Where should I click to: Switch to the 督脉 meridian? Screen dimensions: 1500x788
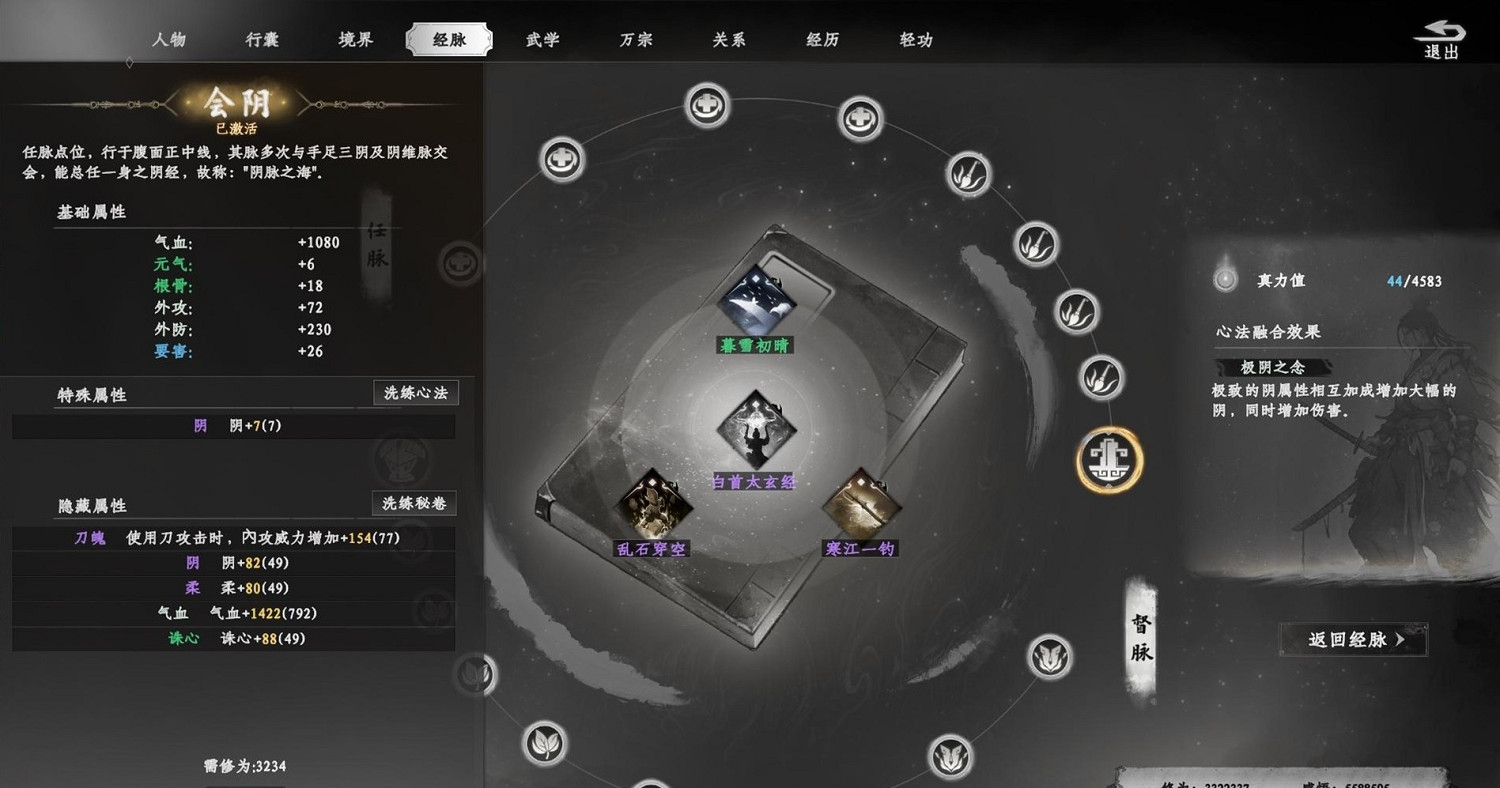1139,637
